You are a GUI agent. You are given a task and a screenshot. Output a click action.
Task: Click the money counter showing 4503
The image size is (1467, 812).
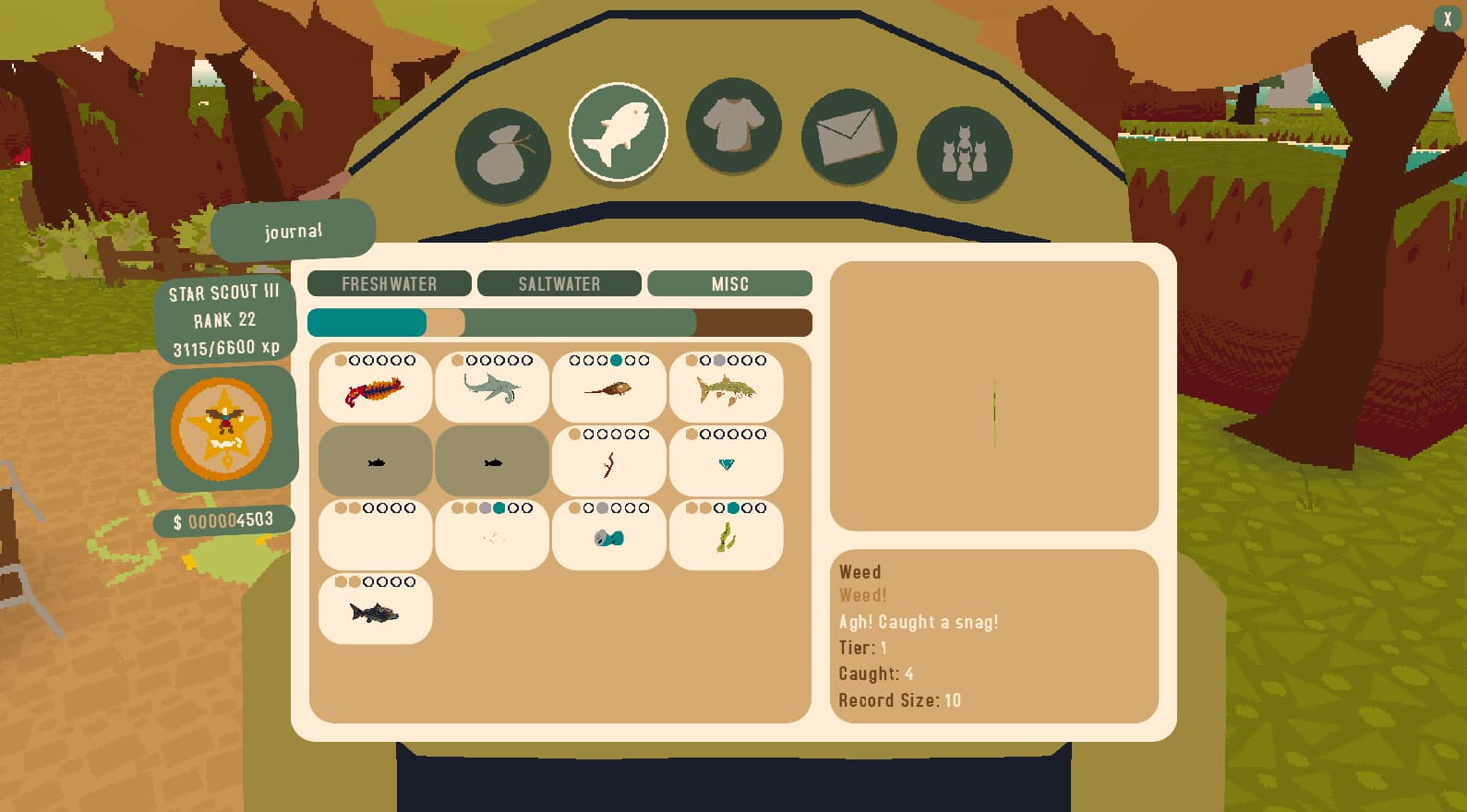[224, 519]
